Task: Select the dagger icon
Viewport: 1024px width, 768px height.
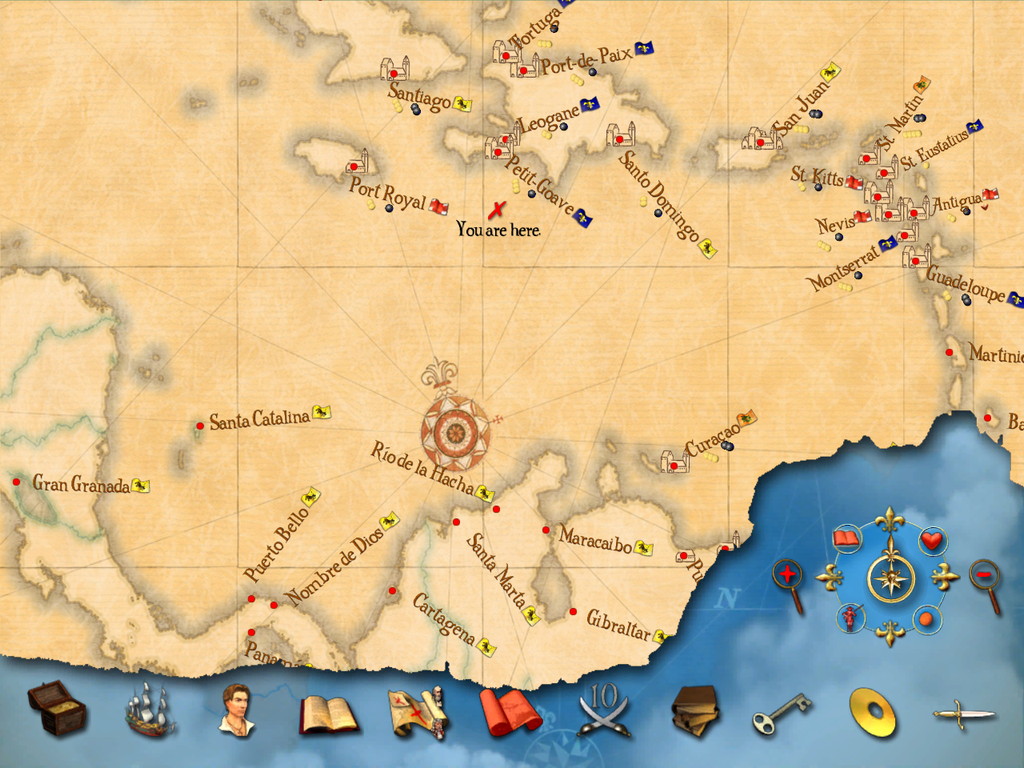Action: pos(964,714)
